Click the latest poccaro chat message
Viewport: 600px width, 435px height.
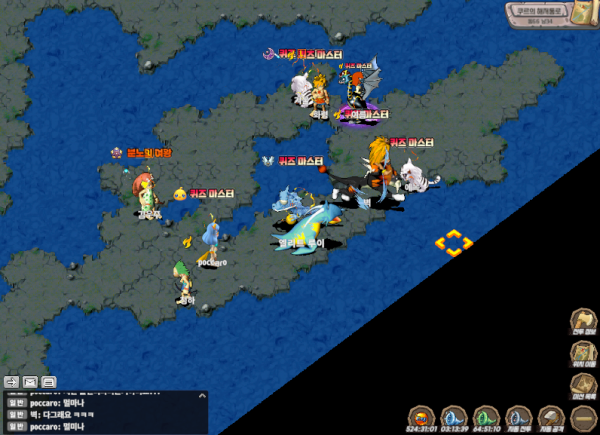pyautogui.click(x=58, y=427)
